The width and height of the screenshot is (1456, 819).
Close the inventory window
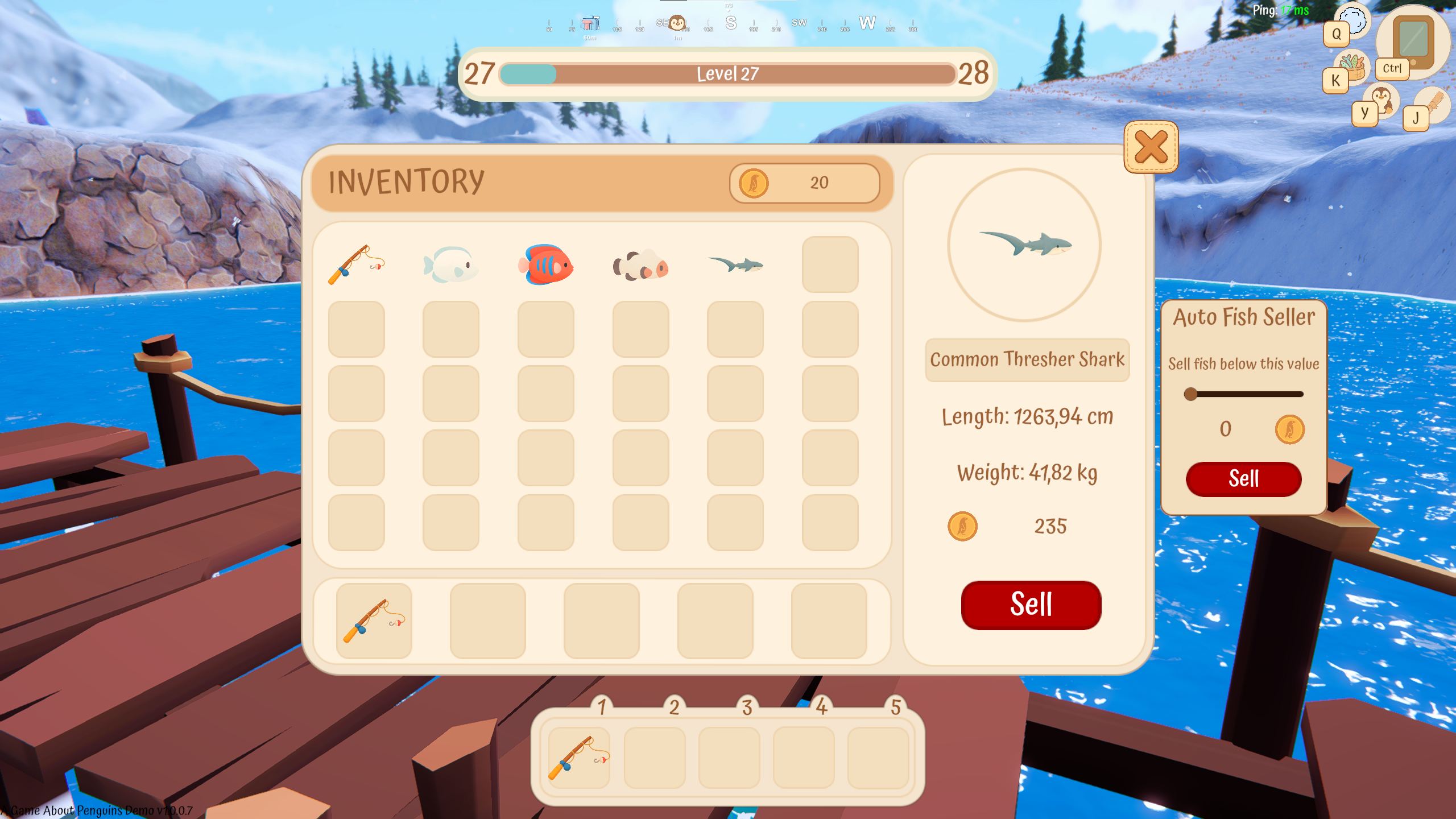coord(1151,147)
